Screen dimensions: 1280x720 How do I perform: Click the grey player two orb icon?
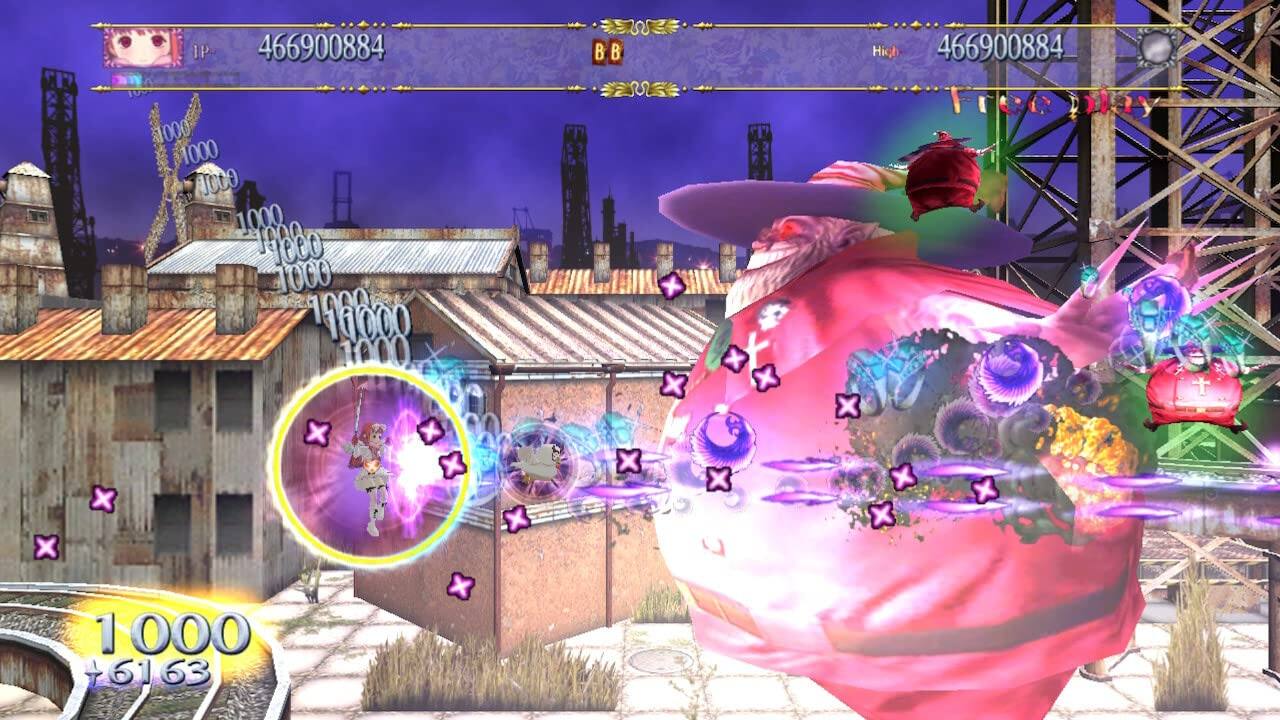tap(1156, 47)
